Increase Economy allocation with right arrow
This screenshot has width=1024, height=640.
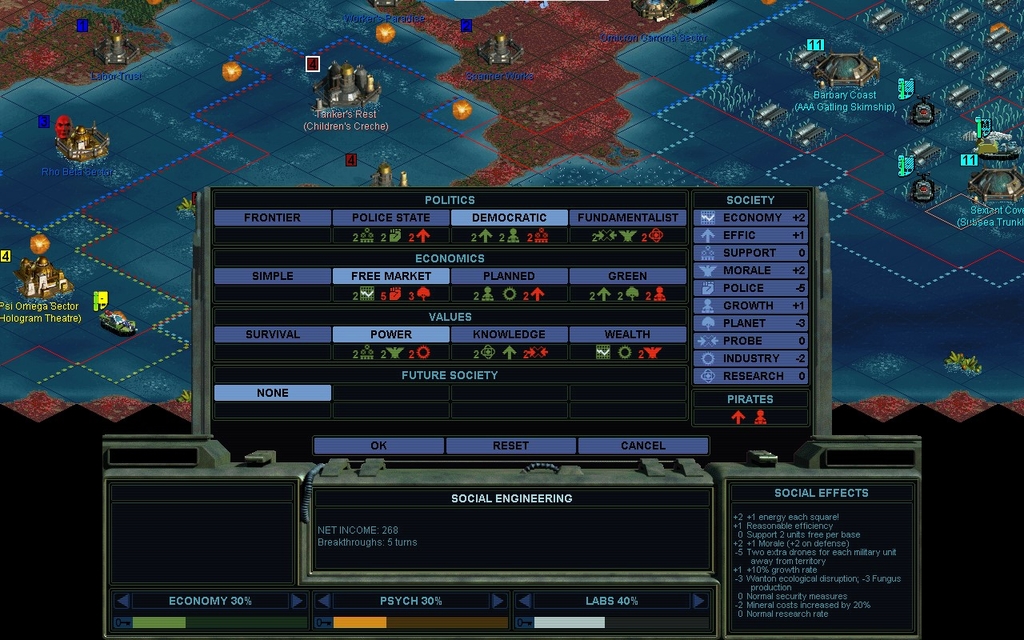point(297,601)
